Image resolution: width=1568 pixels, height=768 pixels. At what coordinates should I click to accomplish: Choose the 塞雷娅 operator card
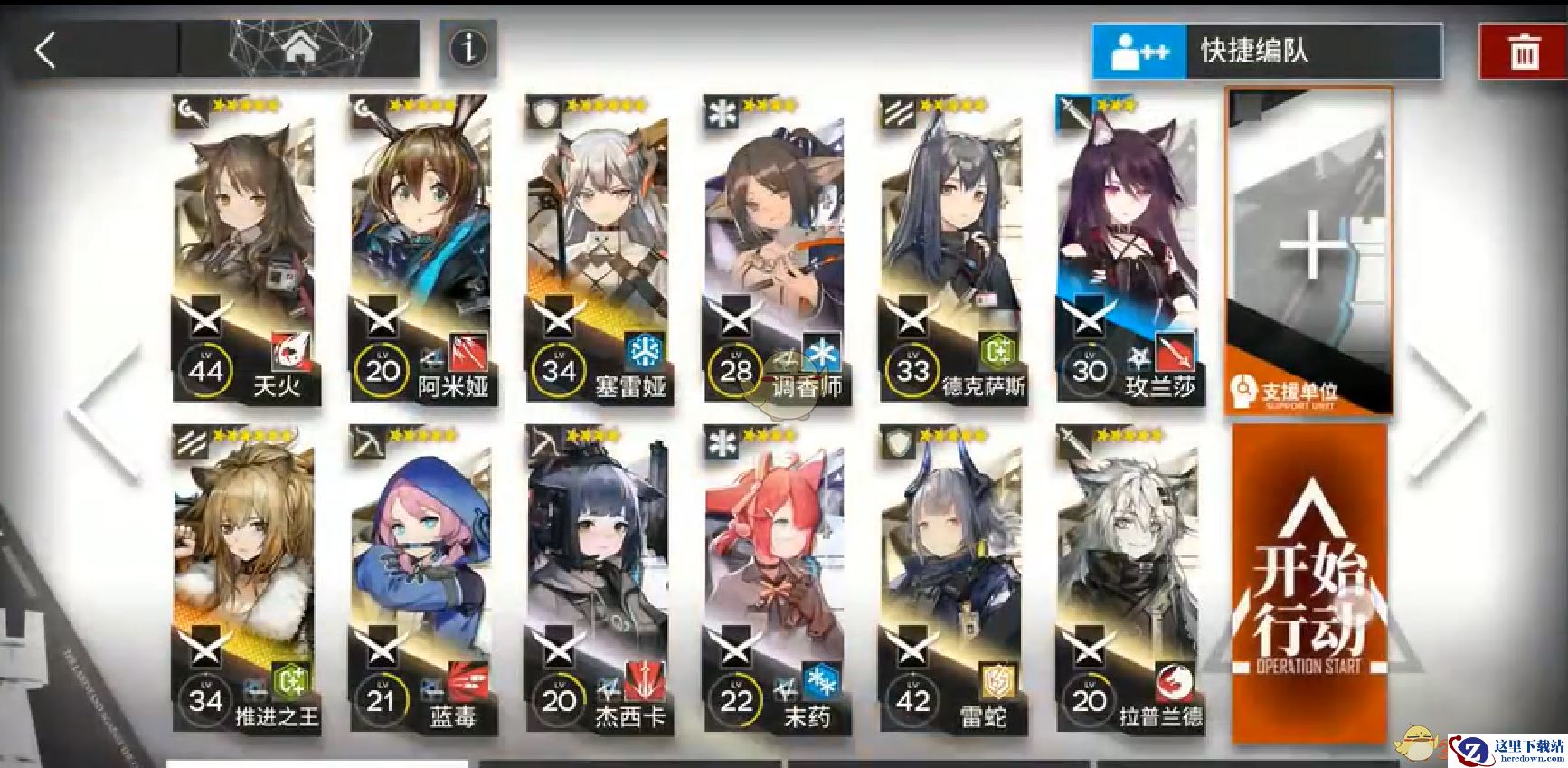tap(597, 249)
